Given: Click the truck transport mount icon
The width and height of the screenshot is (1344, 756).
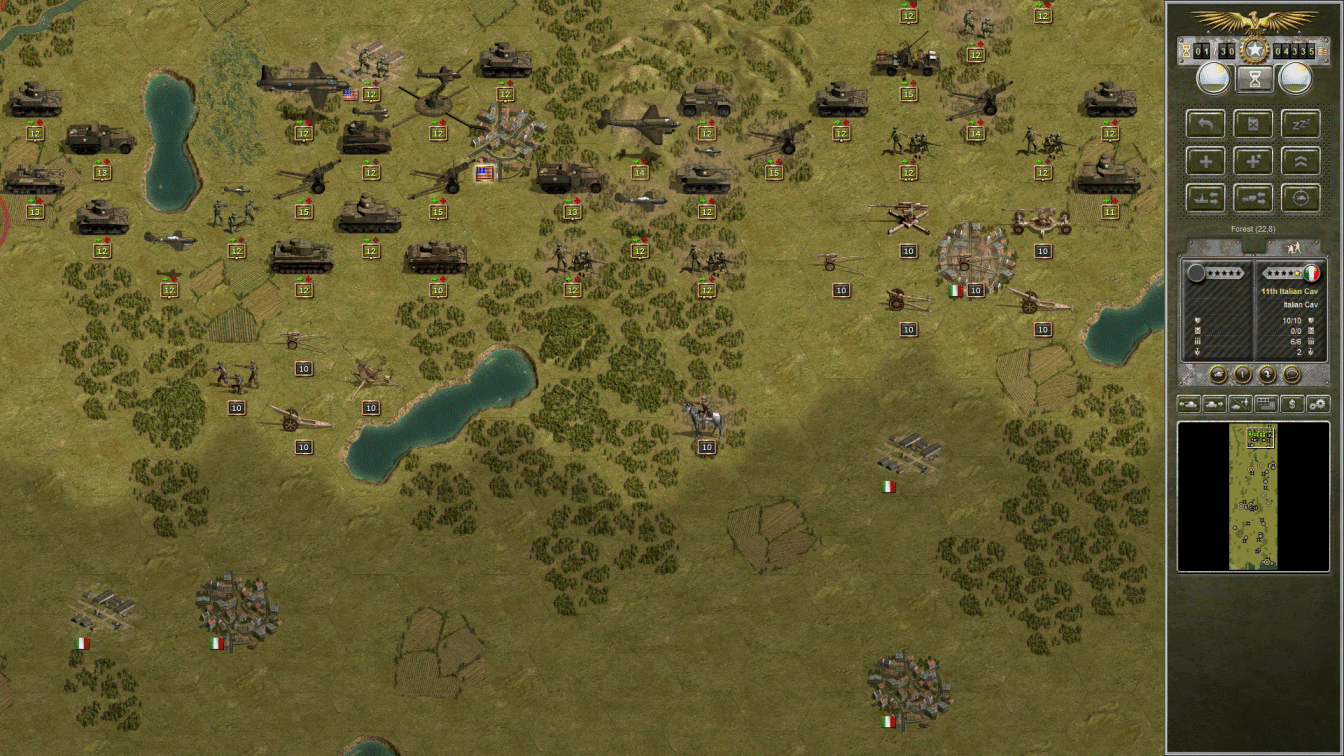Looking at the screenshot, I should (x=1254, y=197).
